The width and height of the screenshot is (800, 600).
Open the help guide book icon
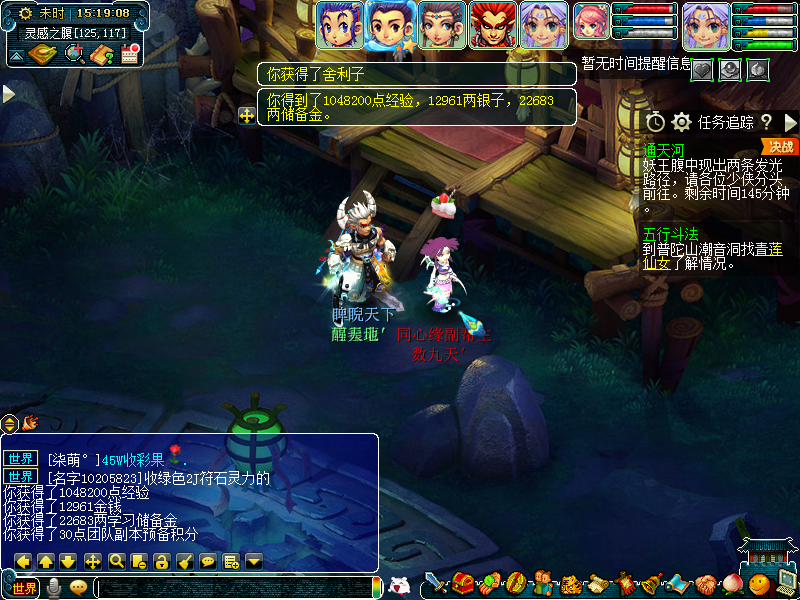pos(101,54)
